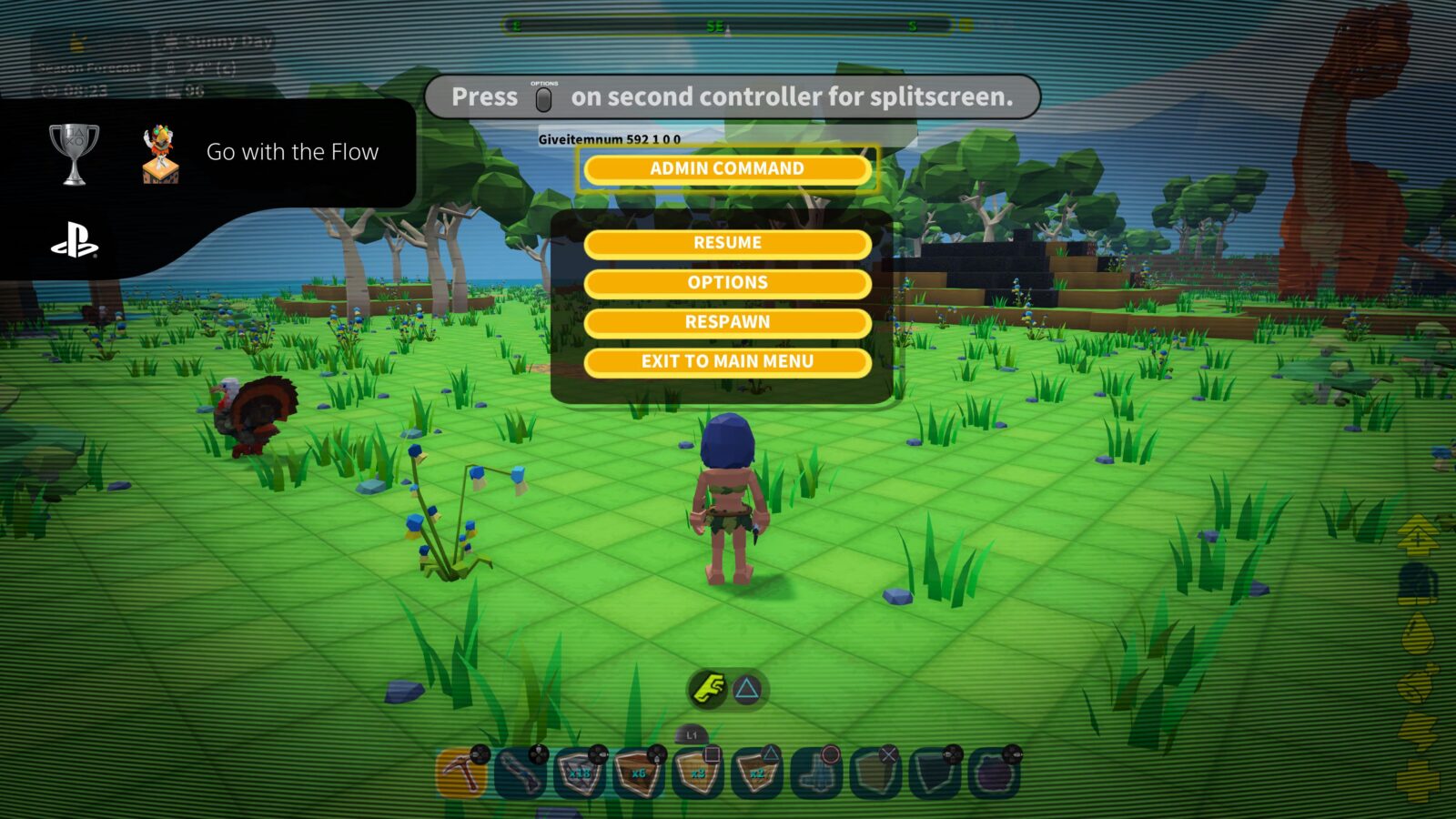
Task: Open the OPTIONS menu entry
Action: (727, 282)
